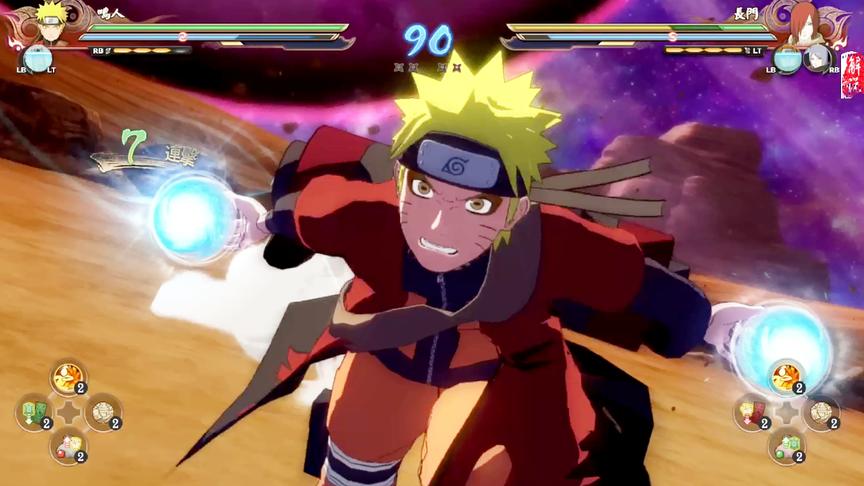864x486 pixels.
Task: Click the gray-haired support character icon
Action: [x=818, y=56]
